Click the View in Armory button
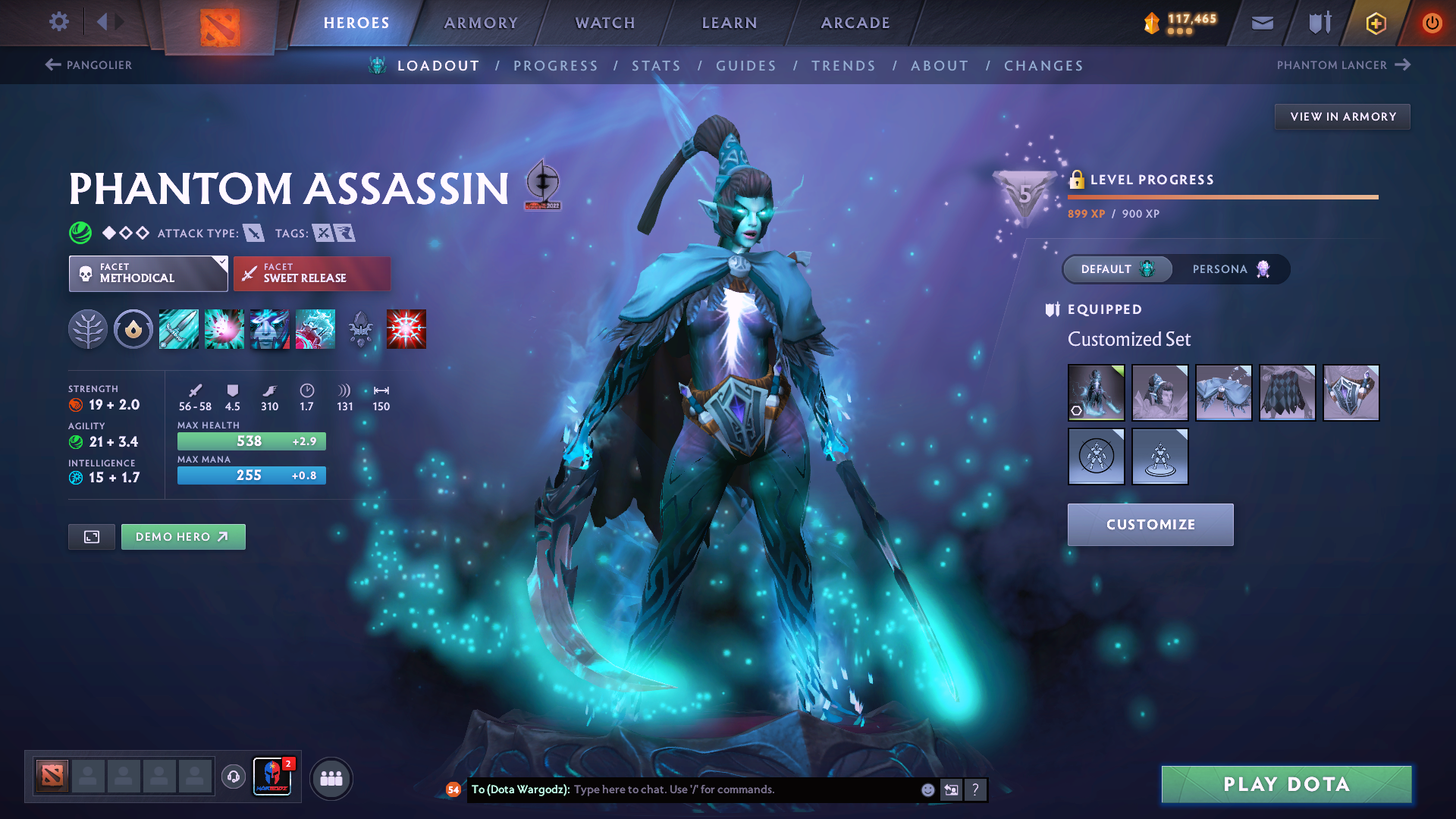The height and width of the screenshot is (819, 1456). pyautogui.click(x=1342, y=117)
